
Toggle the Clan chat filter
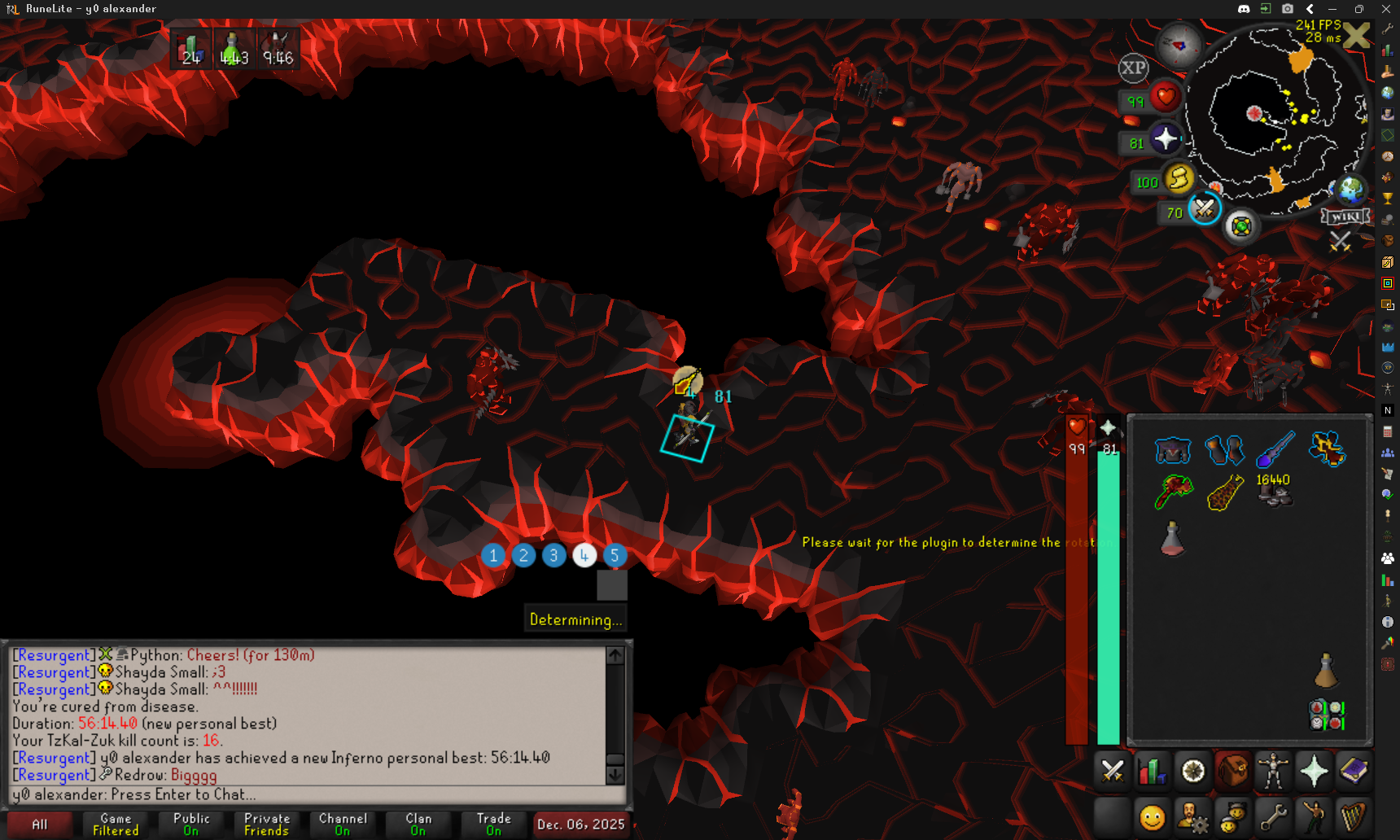(x=418, y=825)
